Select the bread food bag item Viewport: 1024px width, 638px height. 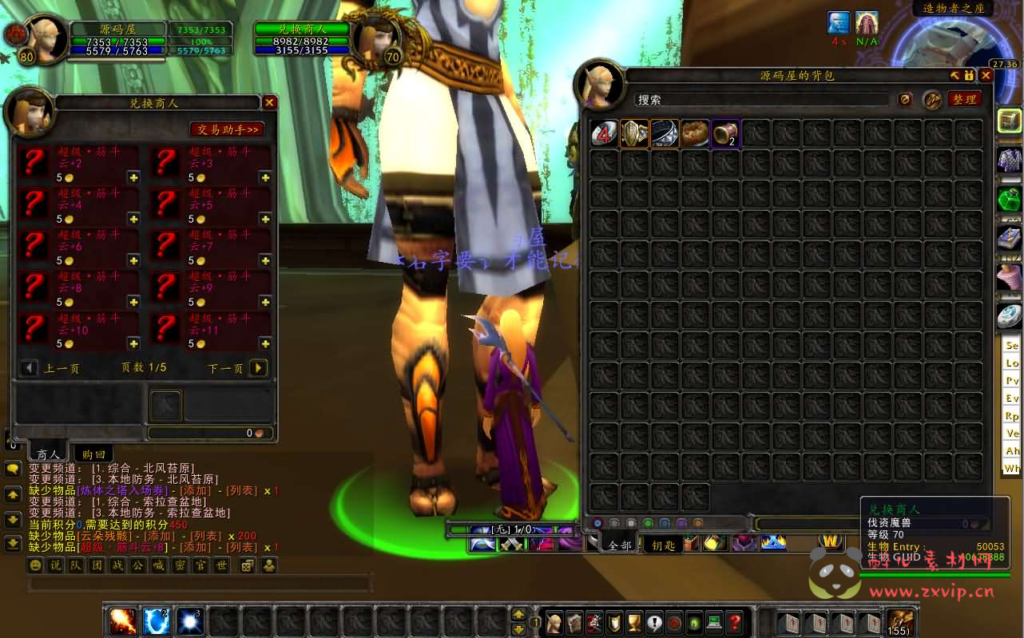click(695, 133)
